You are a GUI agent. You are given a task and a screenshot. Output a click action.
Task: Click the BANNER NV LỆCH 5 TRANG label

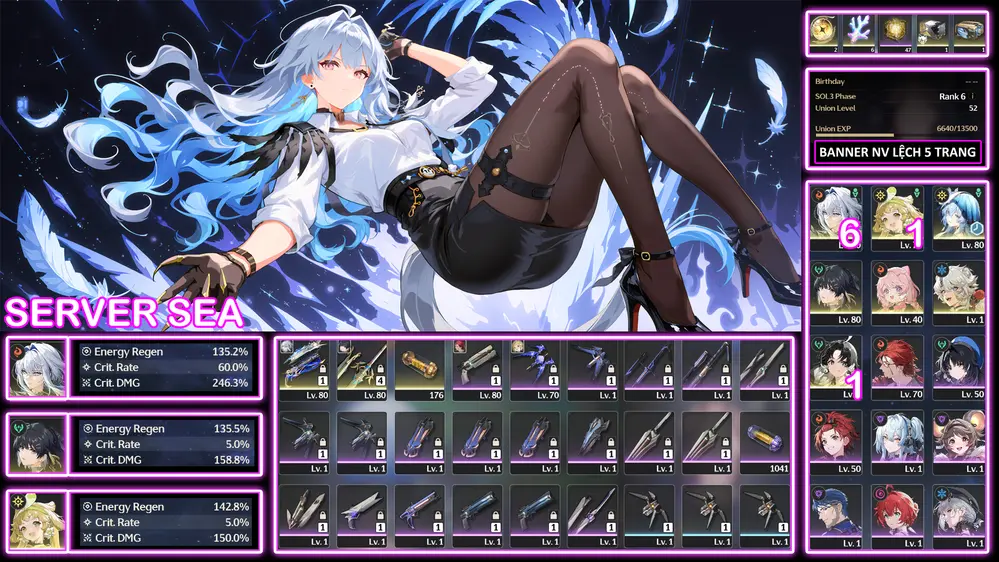(x=897, y=153)
